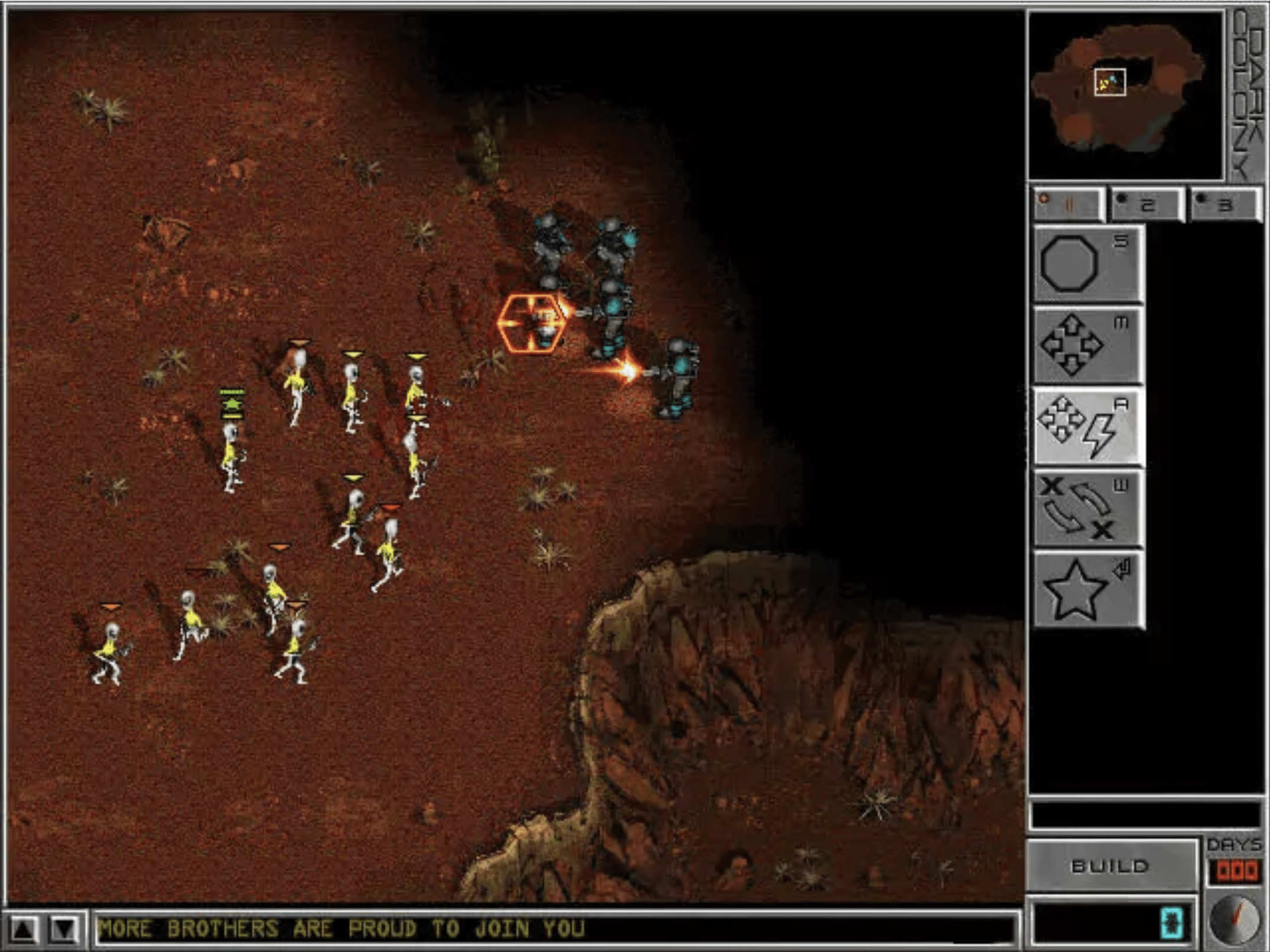Click the minimap of the battlefield
This screenshot has width=1270, height=952.
point(1125,96)
